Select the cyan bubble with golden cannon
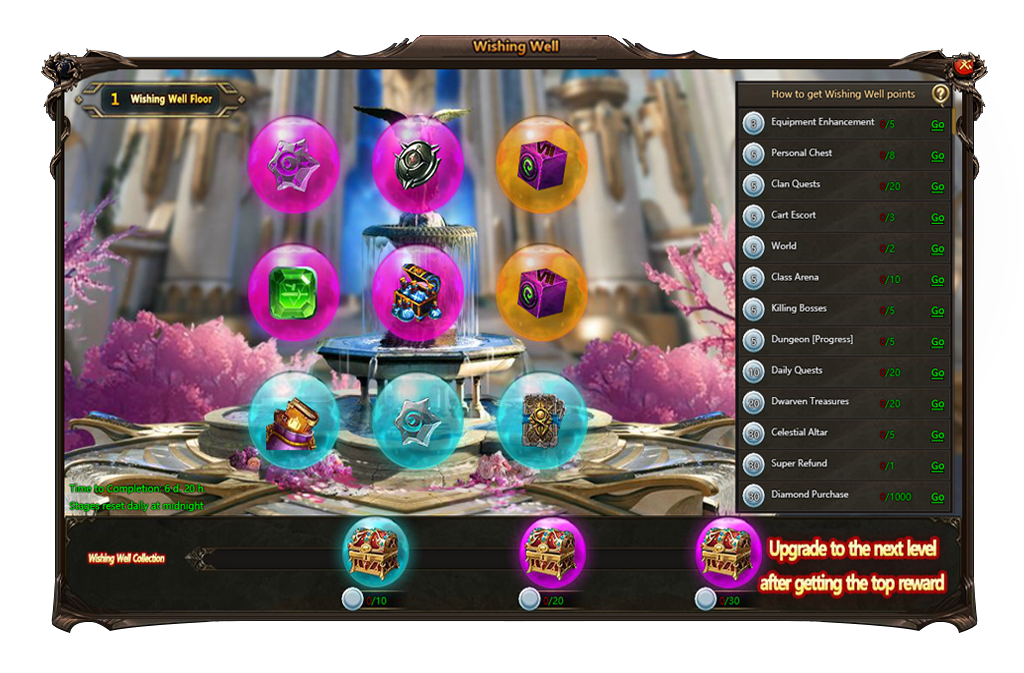 [x=293, y=418]
